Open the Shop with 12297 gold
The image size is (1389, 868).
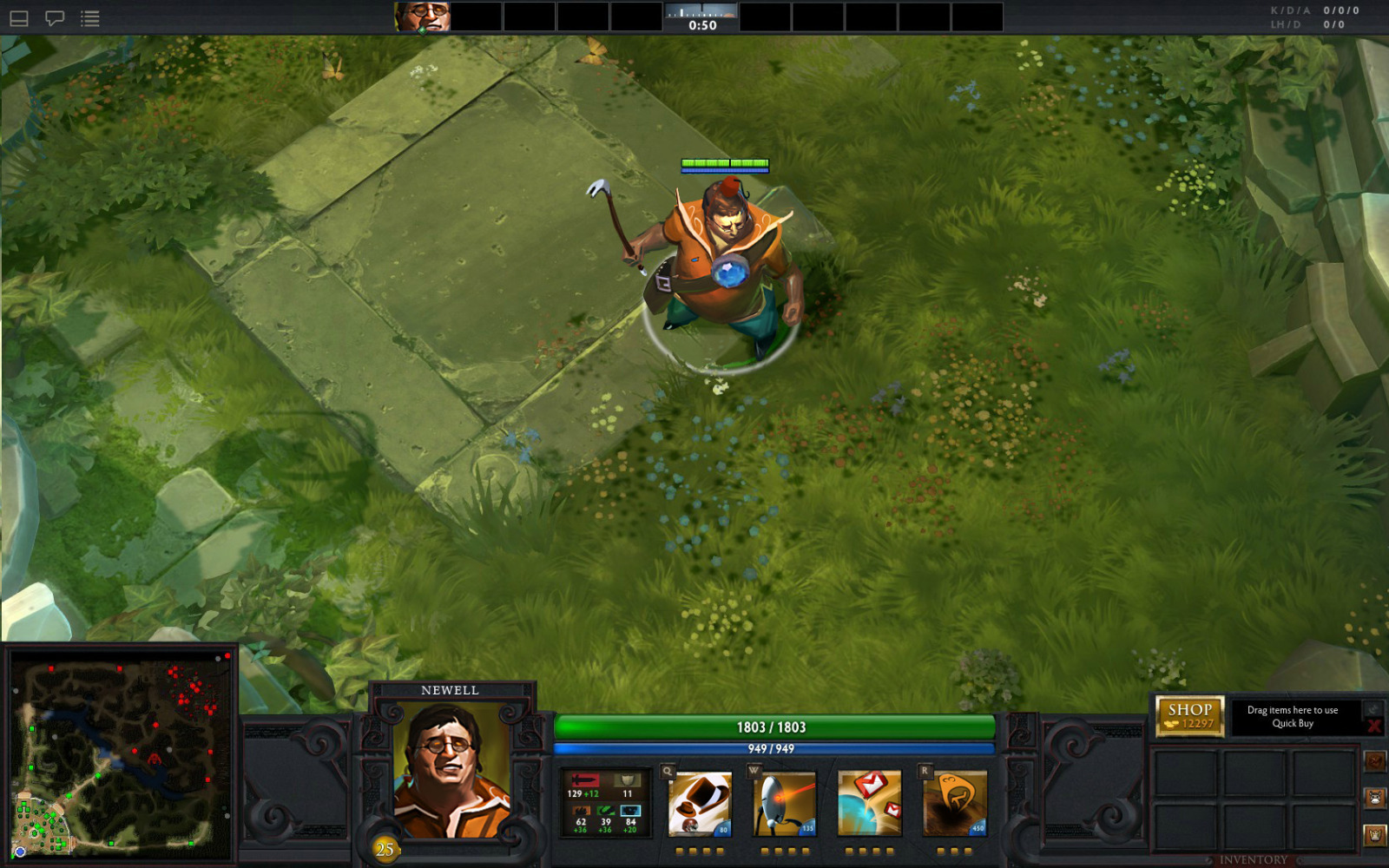point(1189,716)
